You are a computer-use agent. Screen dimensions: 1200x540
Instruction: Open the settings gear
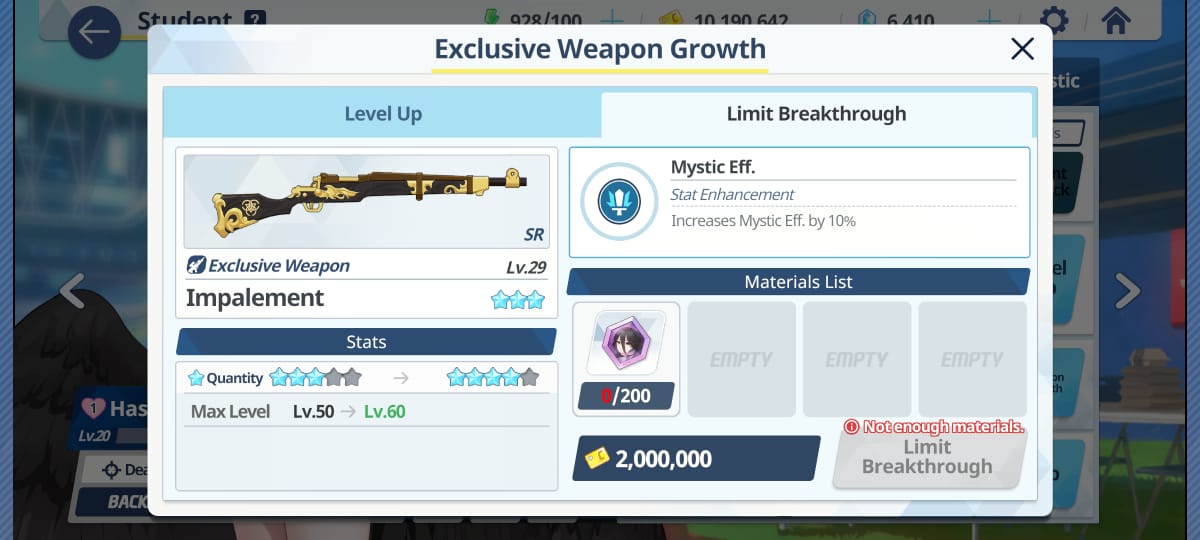click(x=1053, y=20)
